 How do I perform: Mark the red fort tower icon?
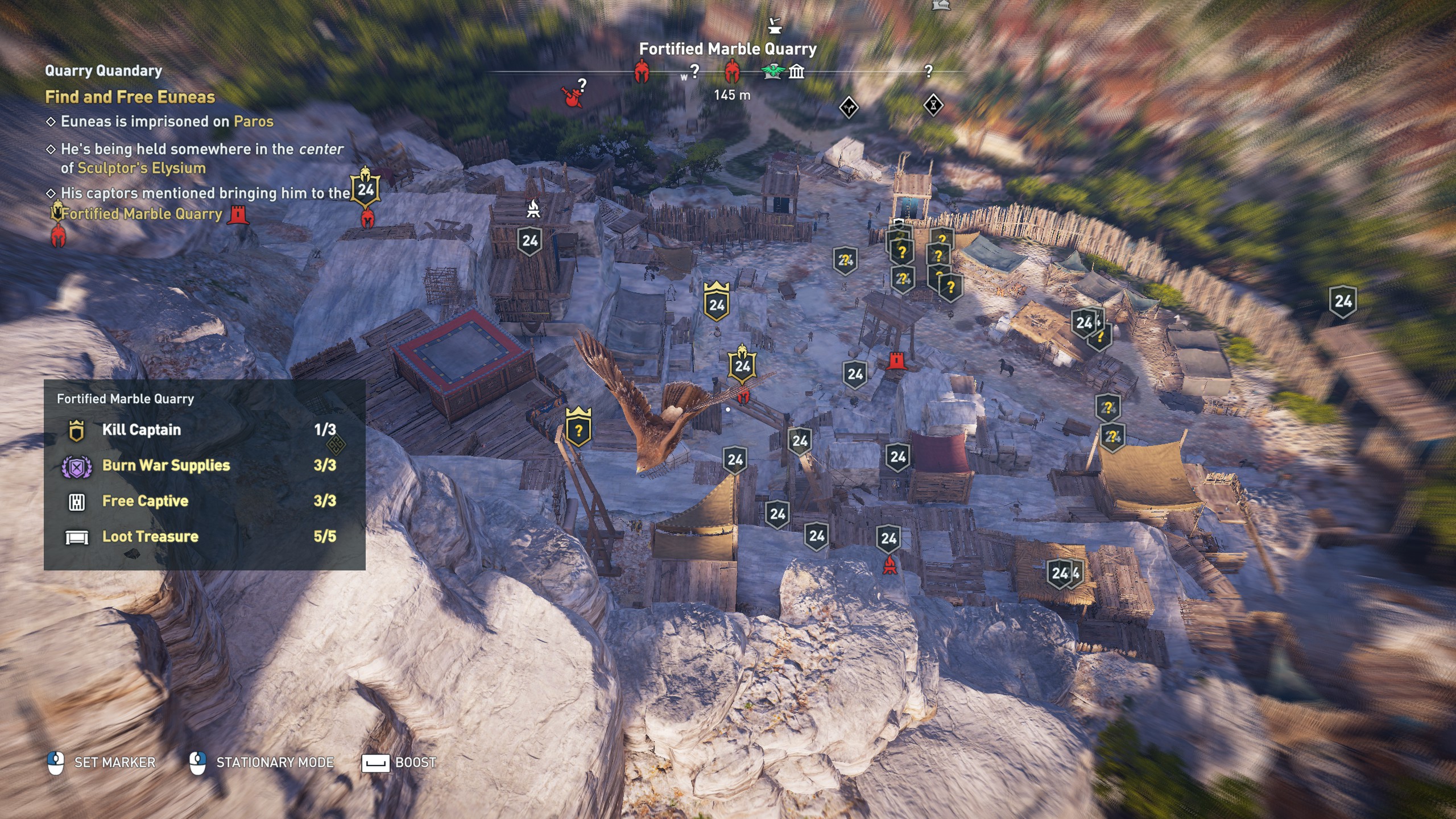pos(896,361)
